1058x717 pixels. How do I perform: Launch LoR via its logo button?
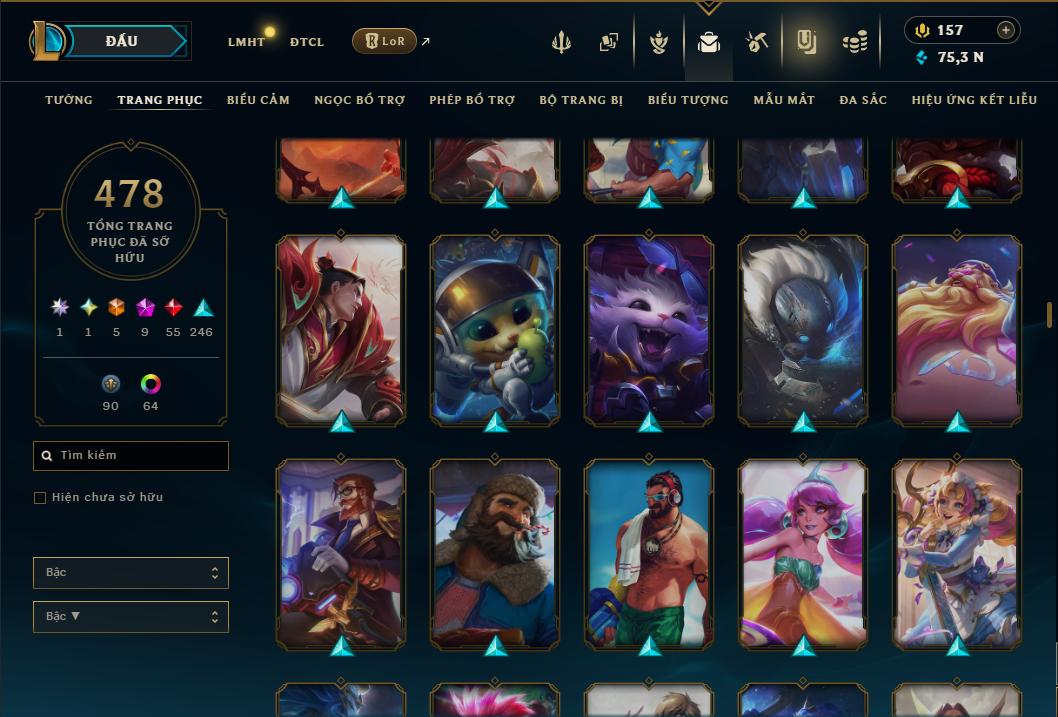click(384, 41)
